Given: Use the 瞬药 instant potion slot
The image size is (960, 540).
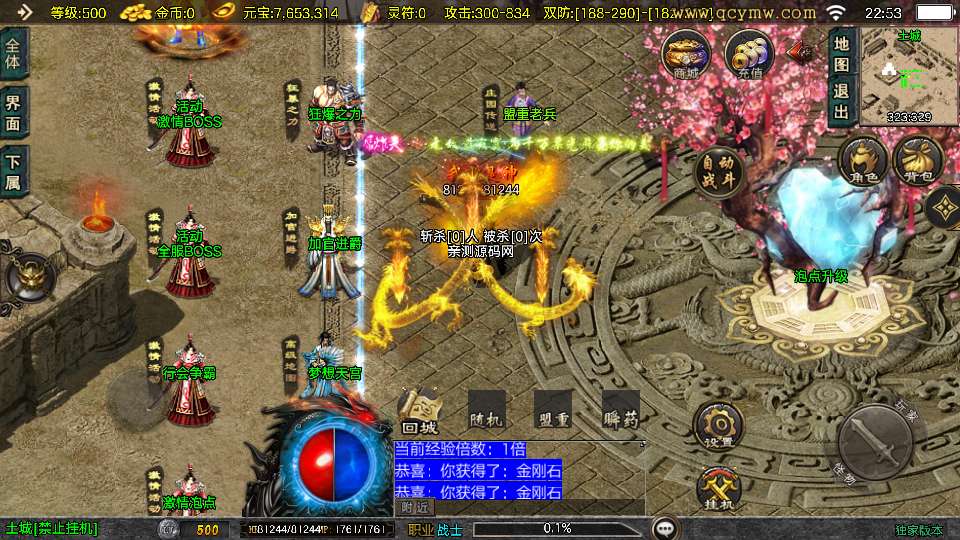Looking at the screenshot, I should click(x=621, y=411).
